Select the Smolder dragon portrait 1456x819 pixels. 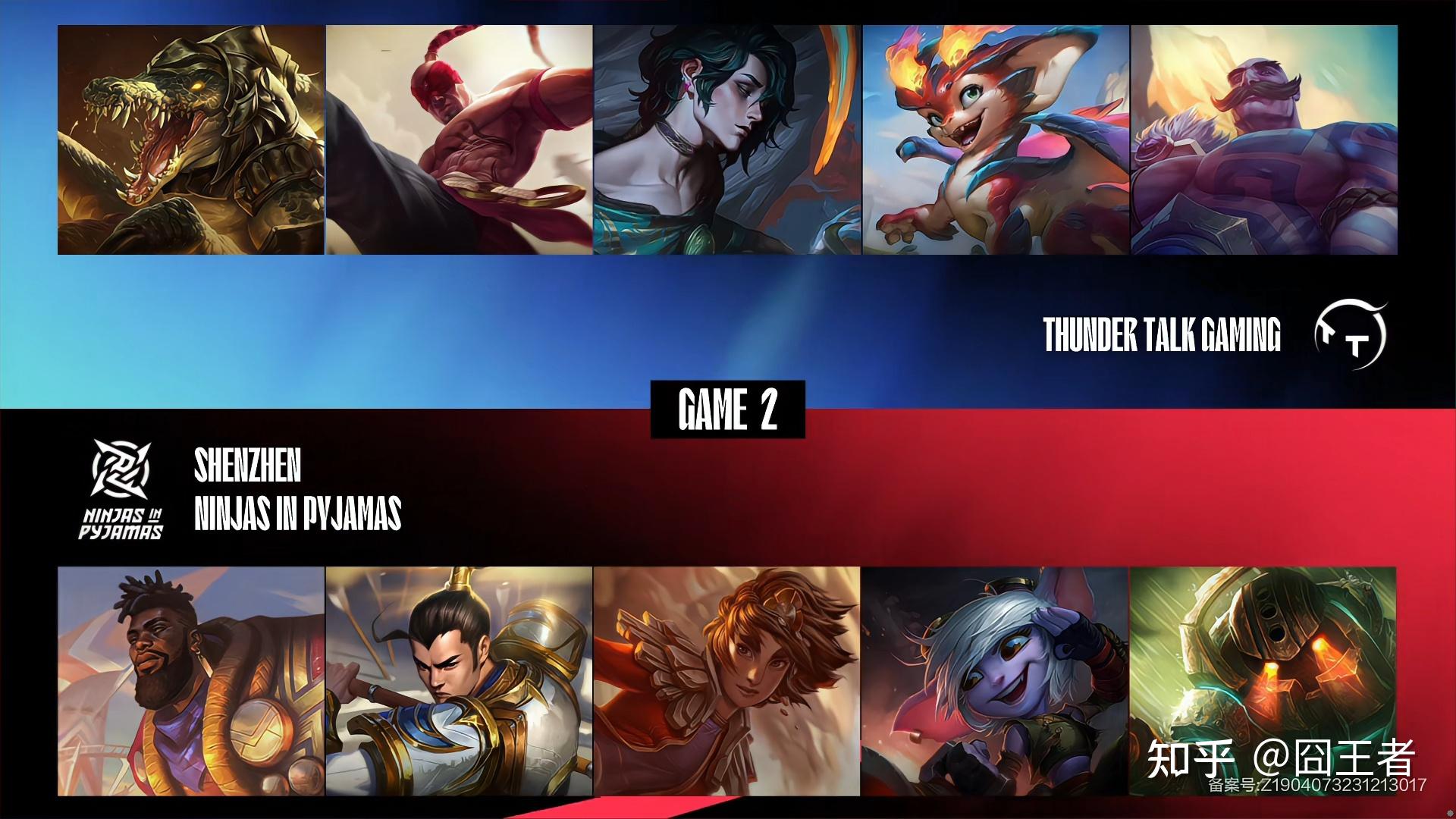tap(996, 140)
